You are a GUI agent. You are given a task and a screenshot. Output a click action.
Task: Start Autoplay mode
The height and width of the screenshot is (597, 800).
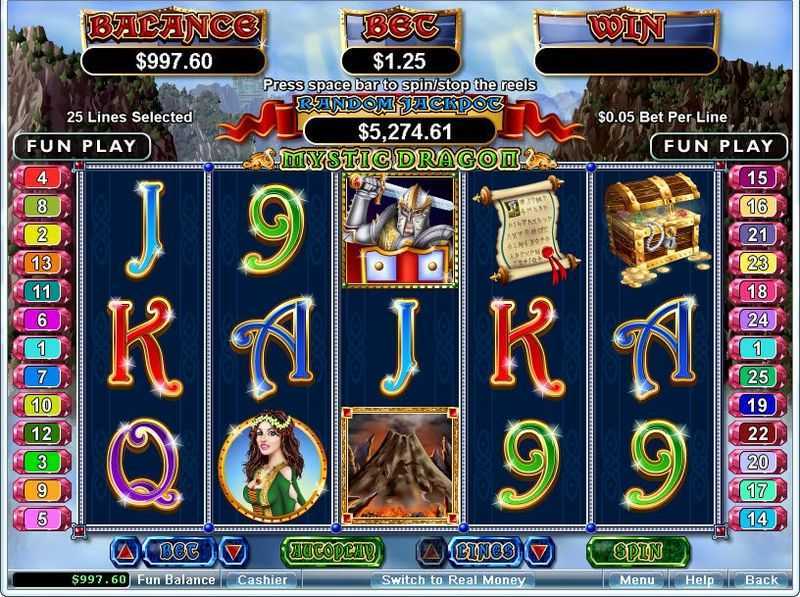point(333,551)
